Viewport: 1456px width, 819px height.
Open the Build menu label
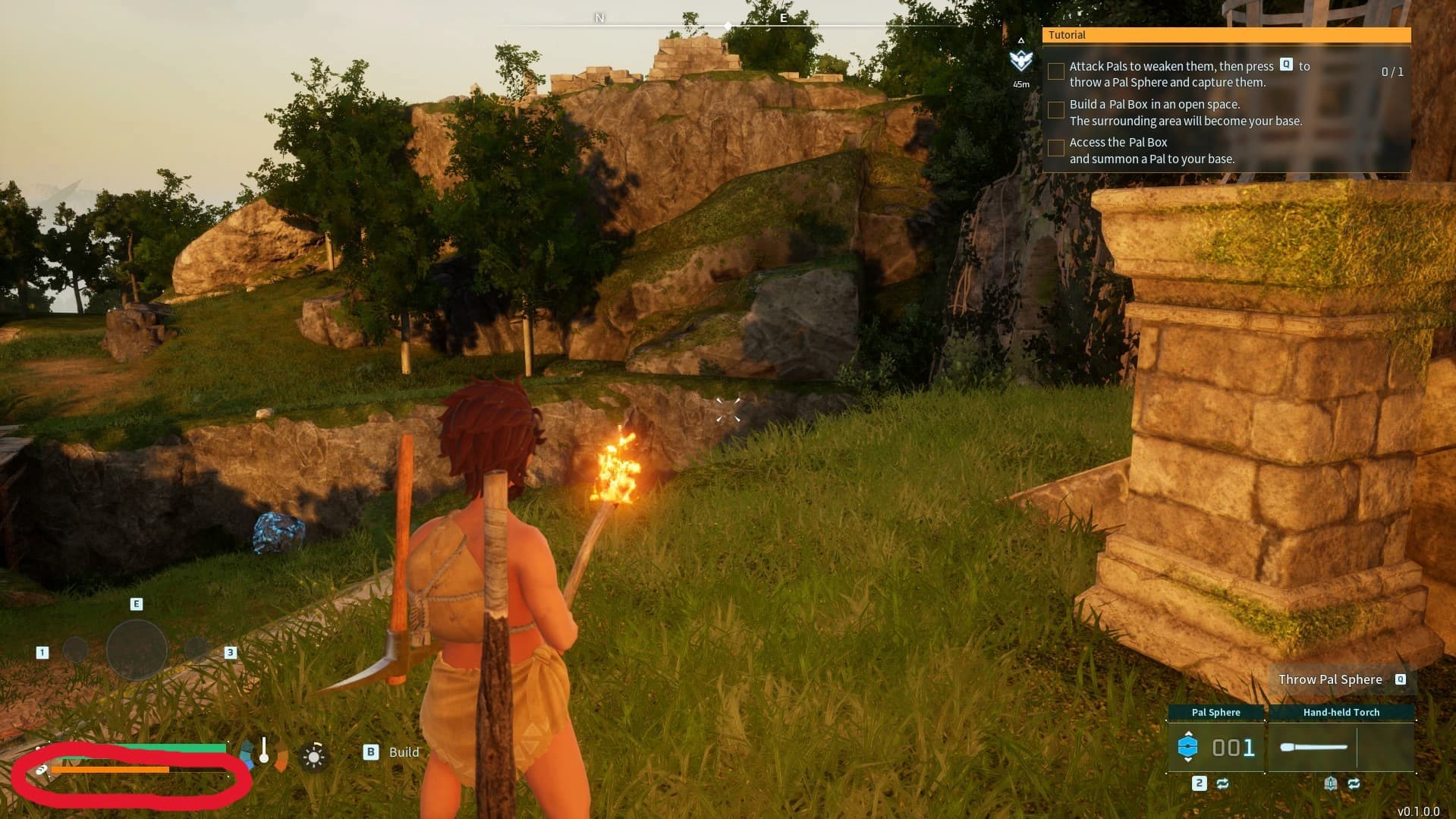[403, 752]
